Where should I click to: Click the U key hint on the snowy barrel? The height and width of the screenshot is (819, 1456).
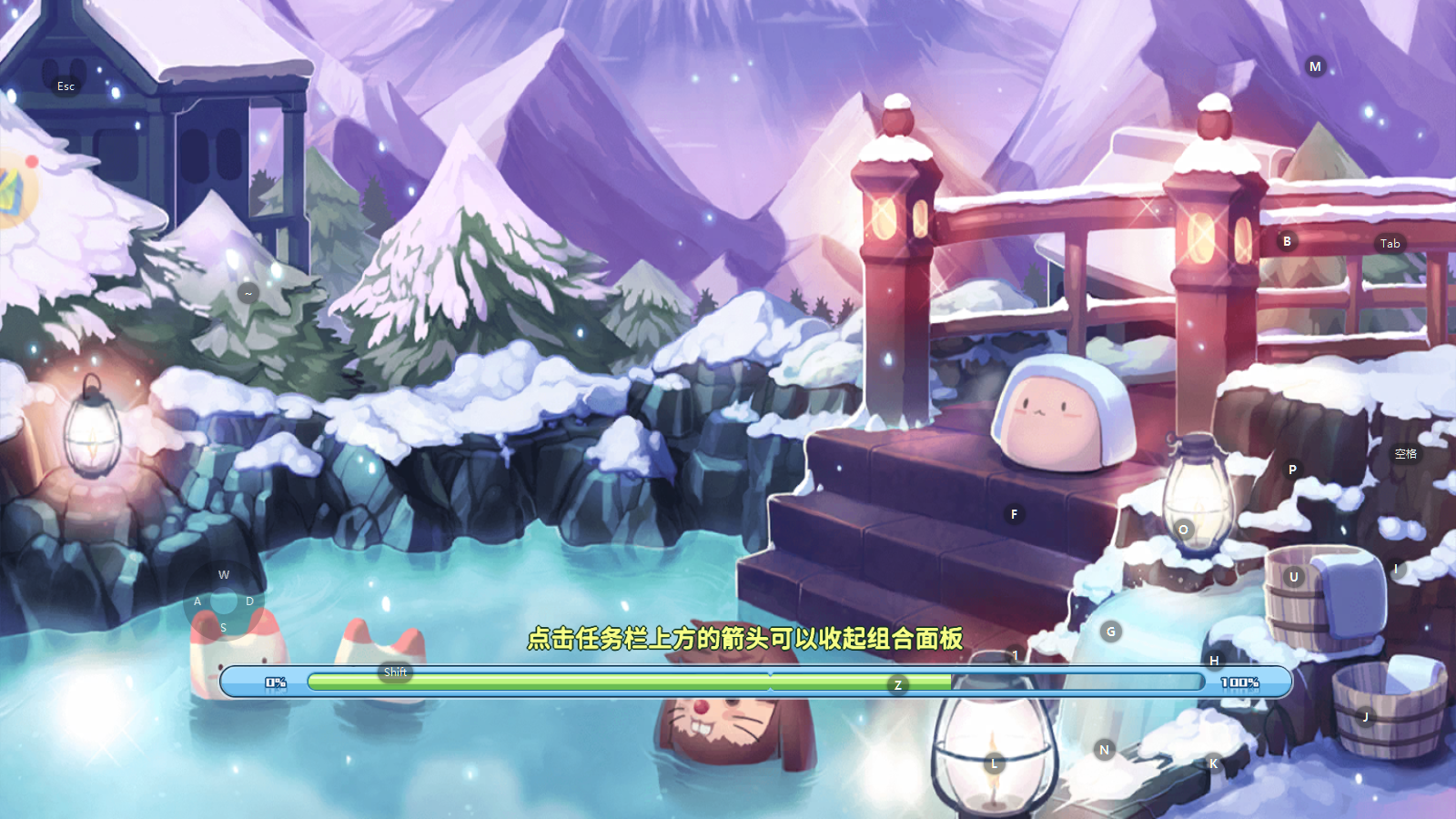1293,576
